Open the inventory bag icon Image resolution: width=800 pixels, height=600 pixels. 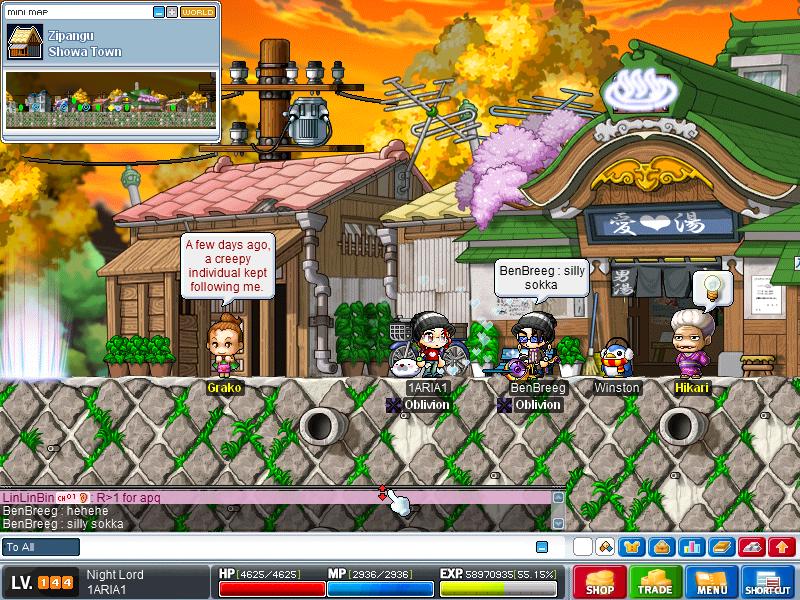[661, 547]
